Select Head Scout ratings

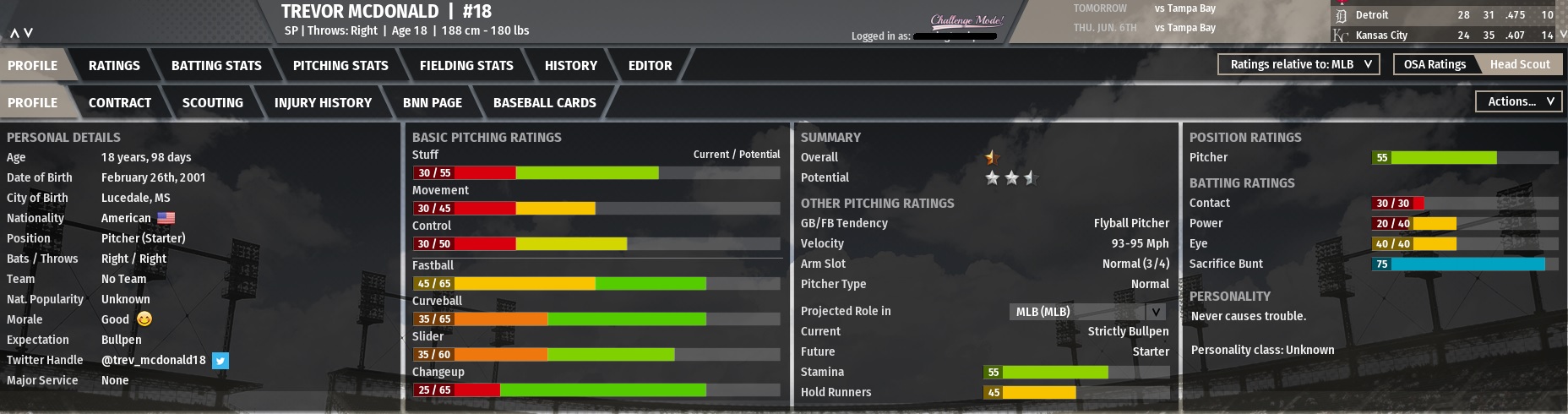(x=1520, y=64)
